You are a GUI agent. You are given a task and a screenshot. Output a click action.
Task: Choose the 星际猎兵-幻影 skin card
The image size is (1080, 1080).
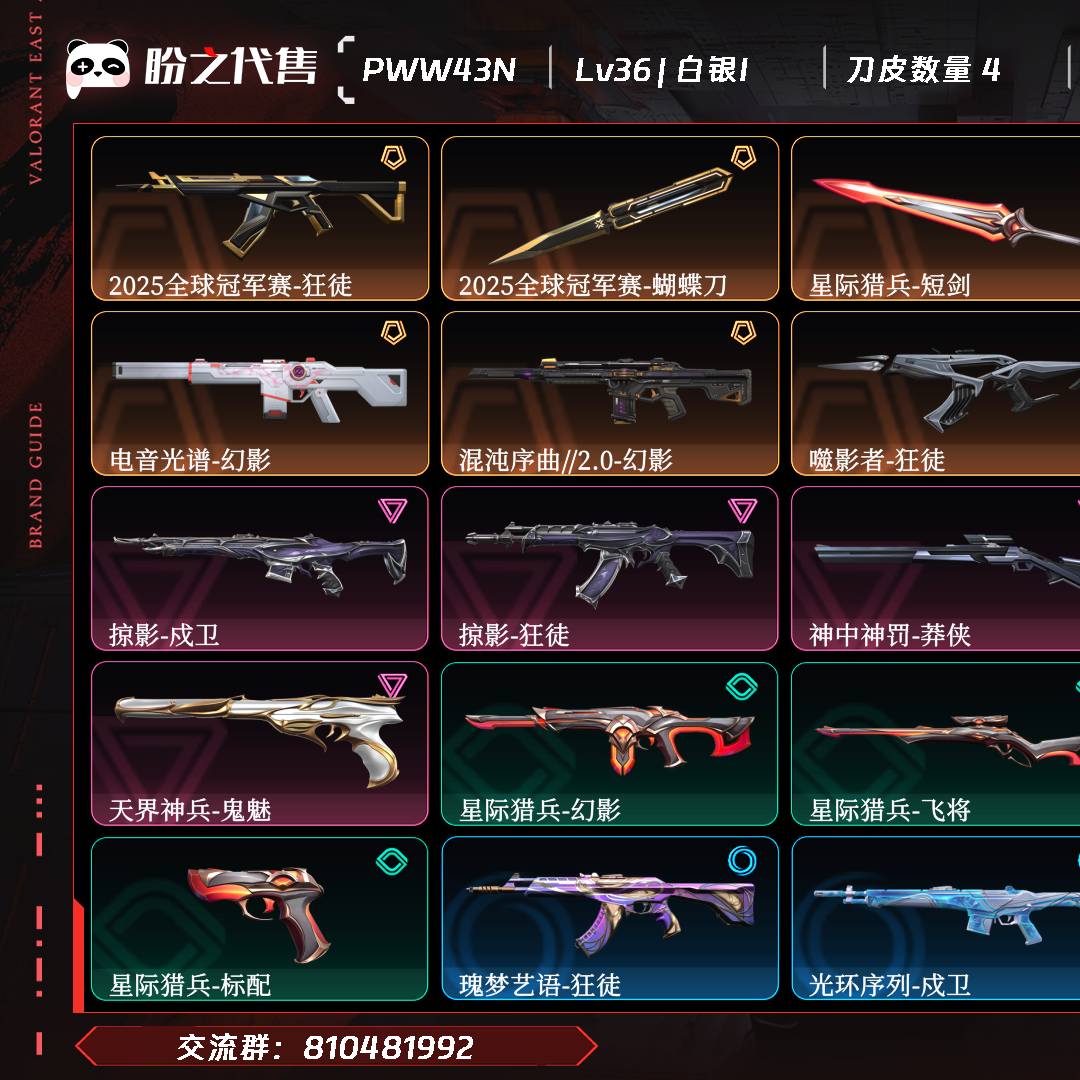[610, 743]
